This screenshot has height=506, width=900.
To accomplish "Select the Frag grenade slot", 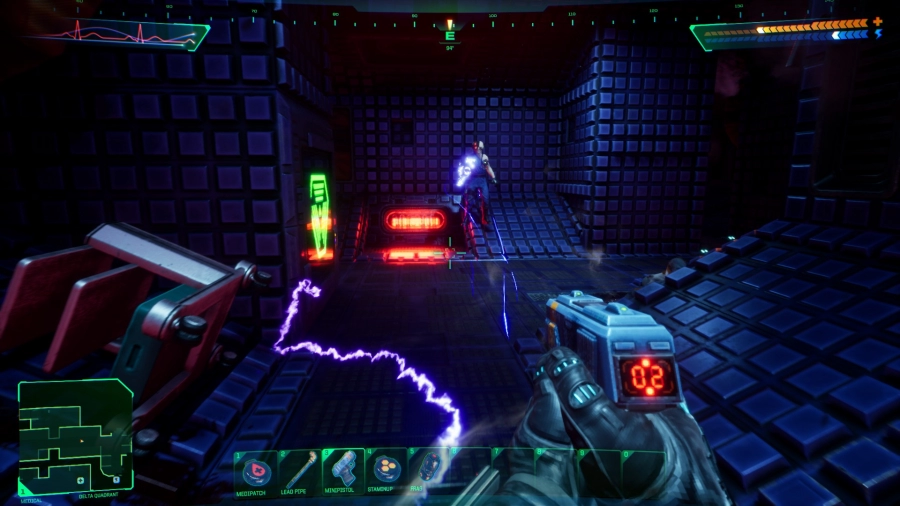I will pyautogui.click(x=430, y=471).
